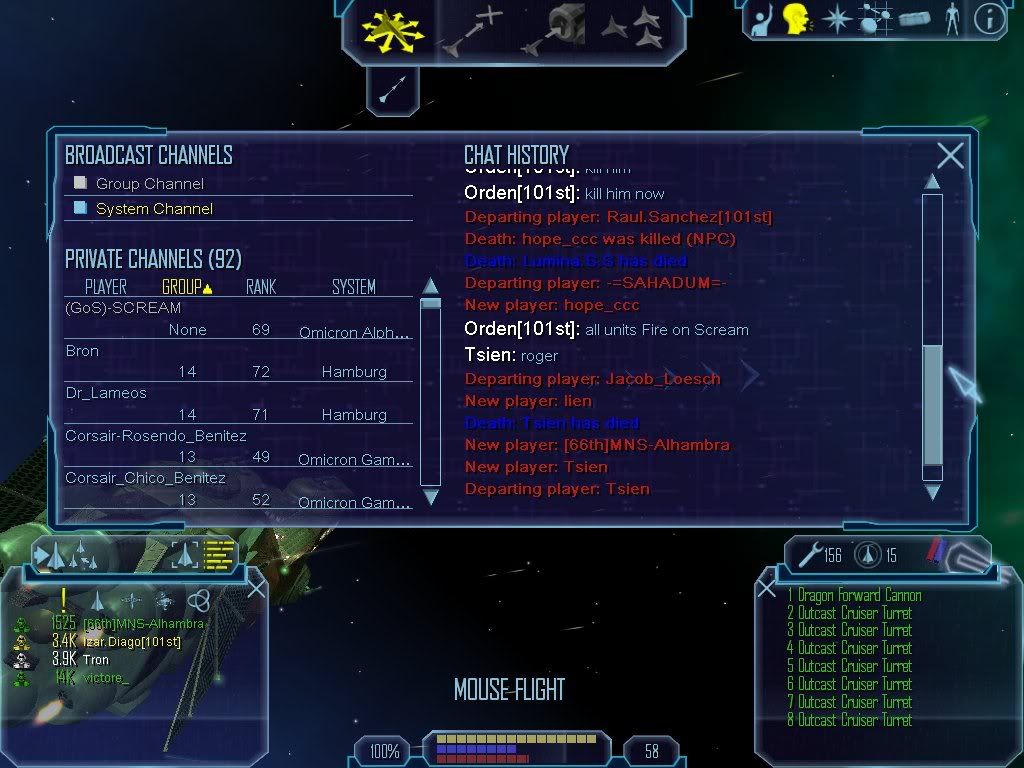Select the Group Channel checkbox

point(81,183)
